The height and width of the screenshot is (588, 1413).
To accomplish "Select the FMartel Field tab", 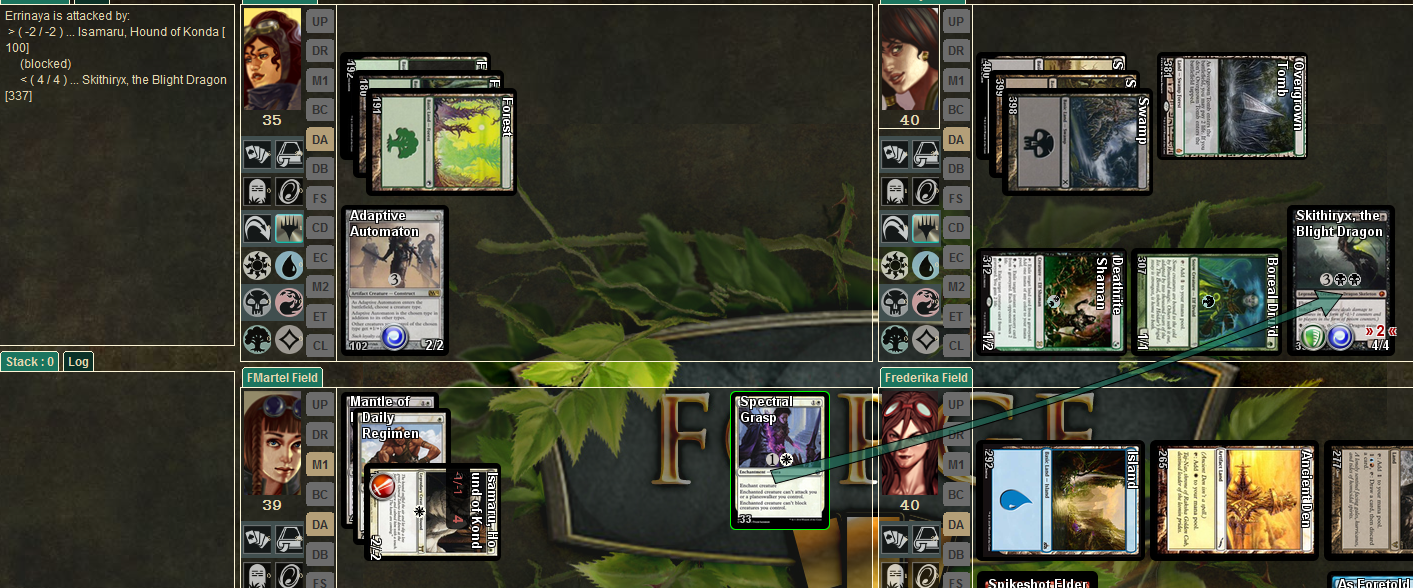I will coord(281,377).
